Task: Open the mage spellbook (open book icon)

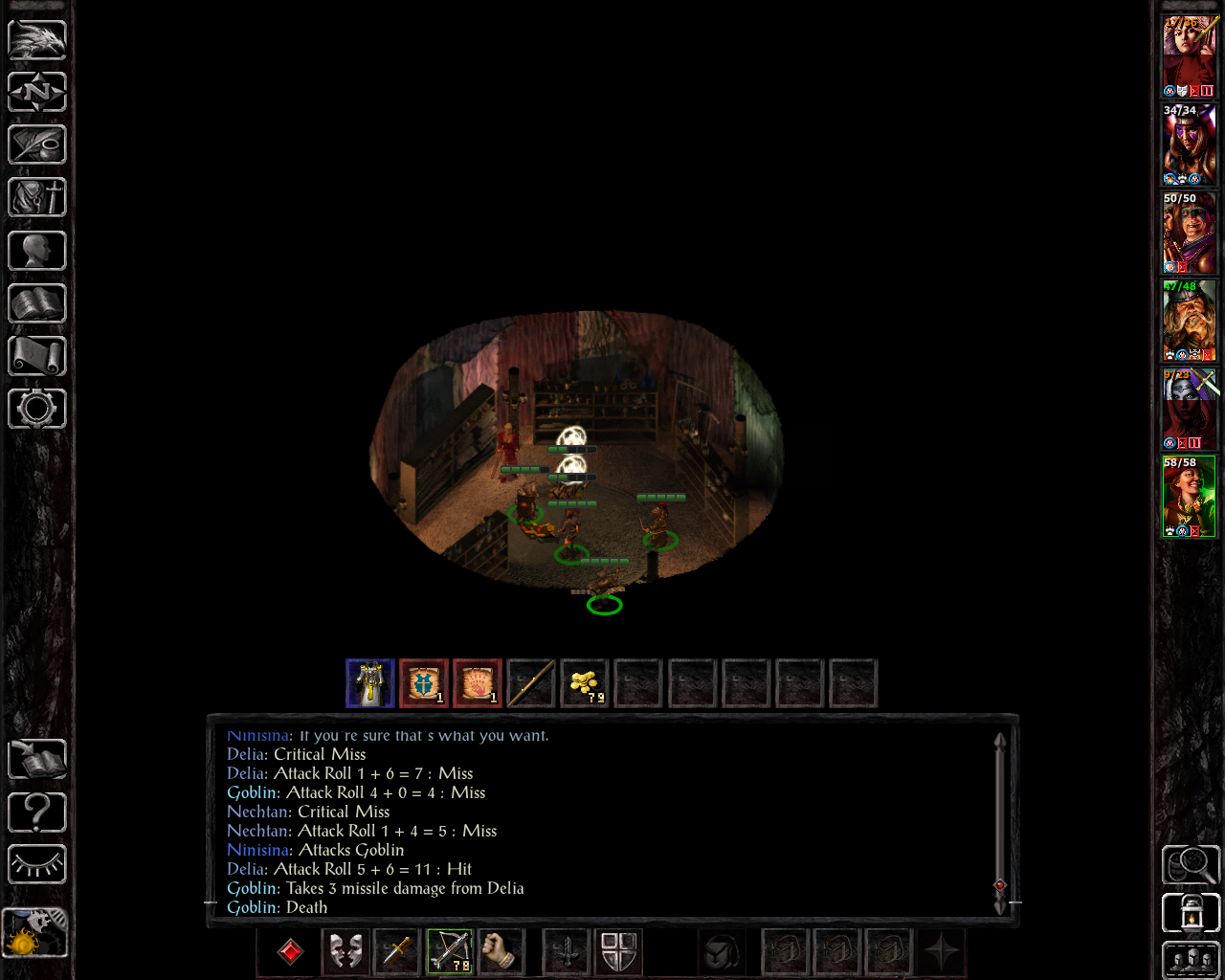Action: point(37,304)
